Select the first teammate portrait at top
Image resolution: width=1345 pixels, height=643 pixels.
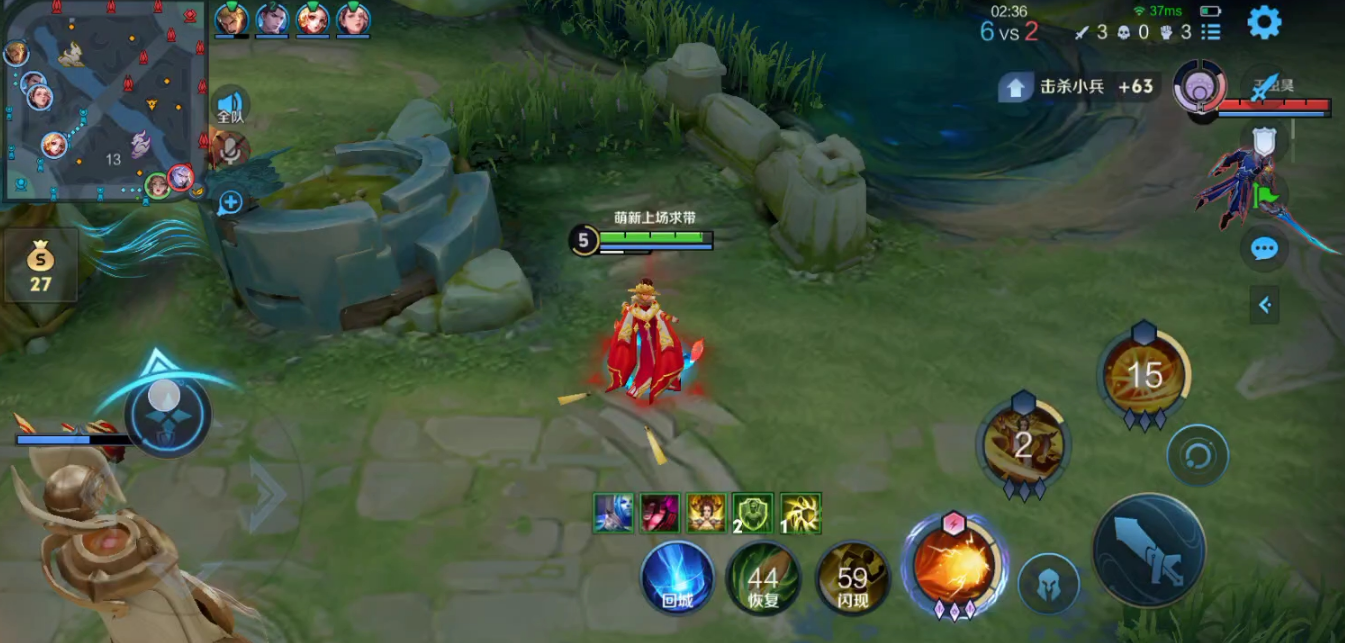coord(231,19)
